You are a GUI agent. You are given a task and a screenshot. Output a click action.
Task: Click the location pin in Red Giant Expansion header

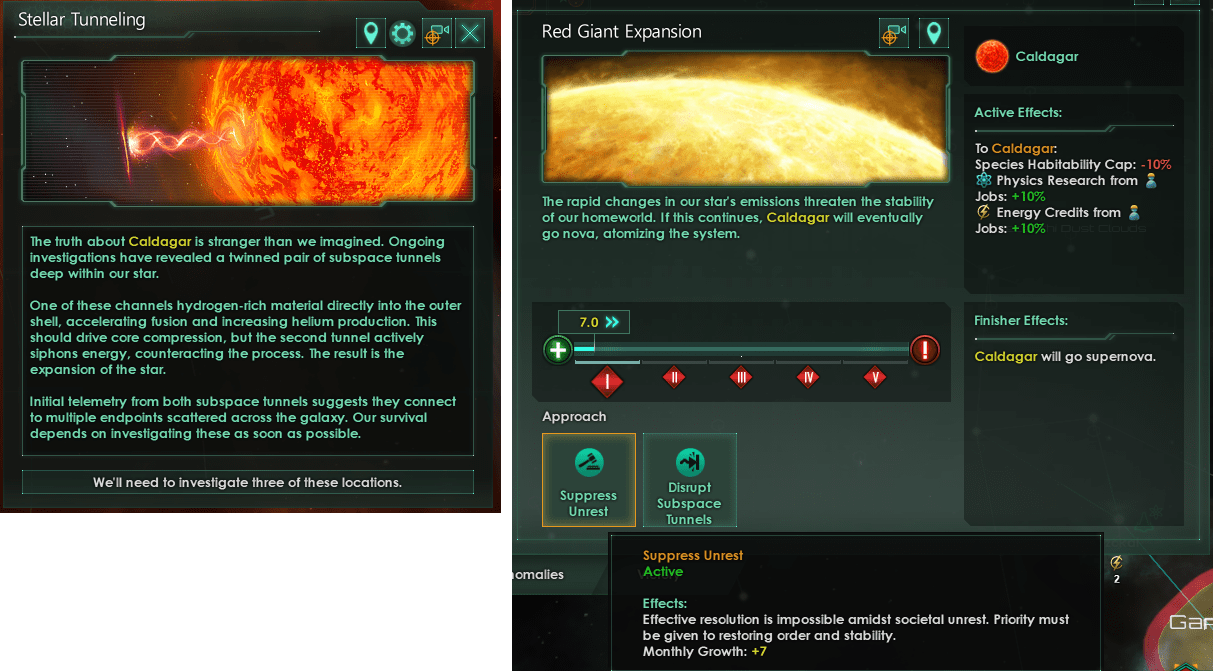tap(934, 34)
